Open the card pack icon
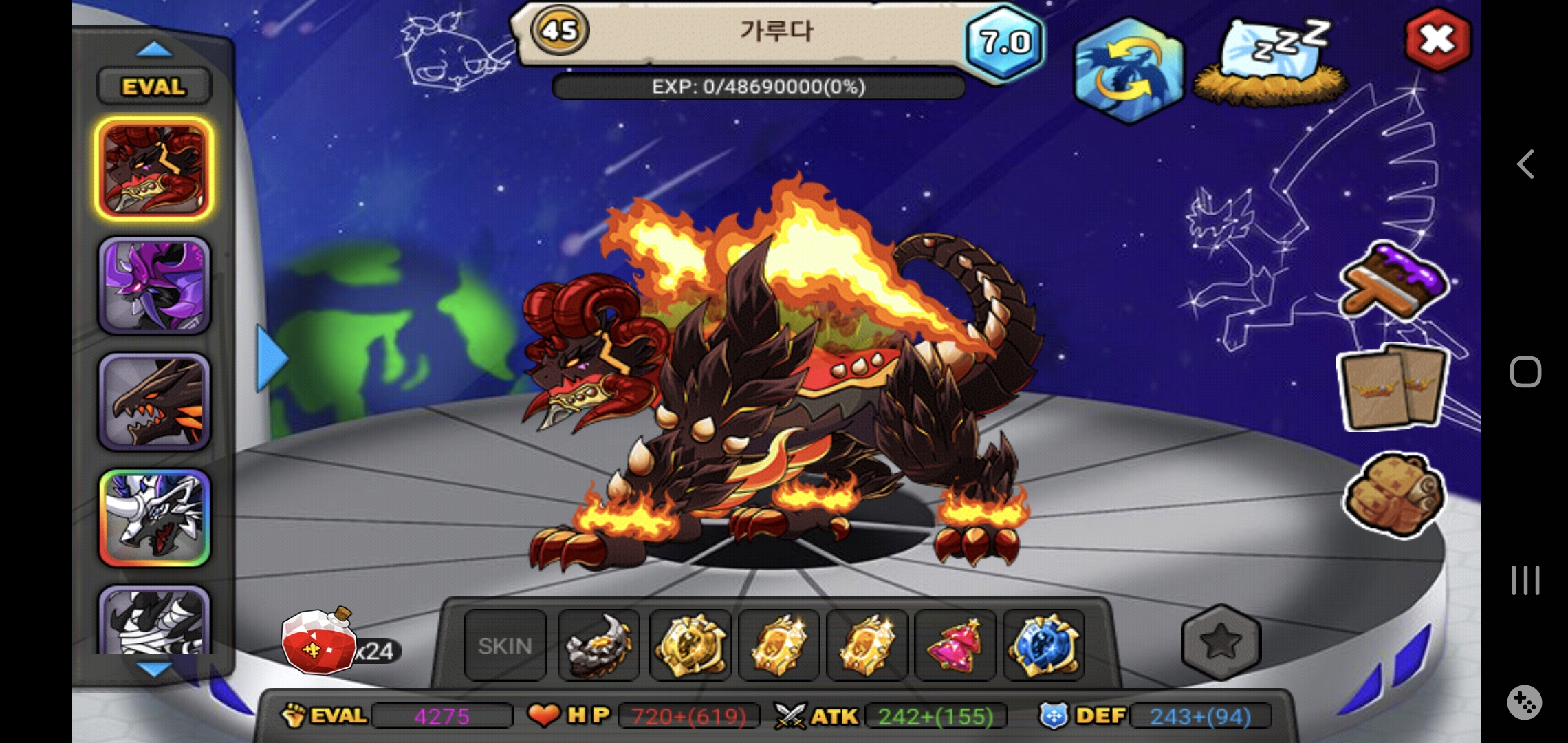The image size is (1568, 743). [1394, 388]
